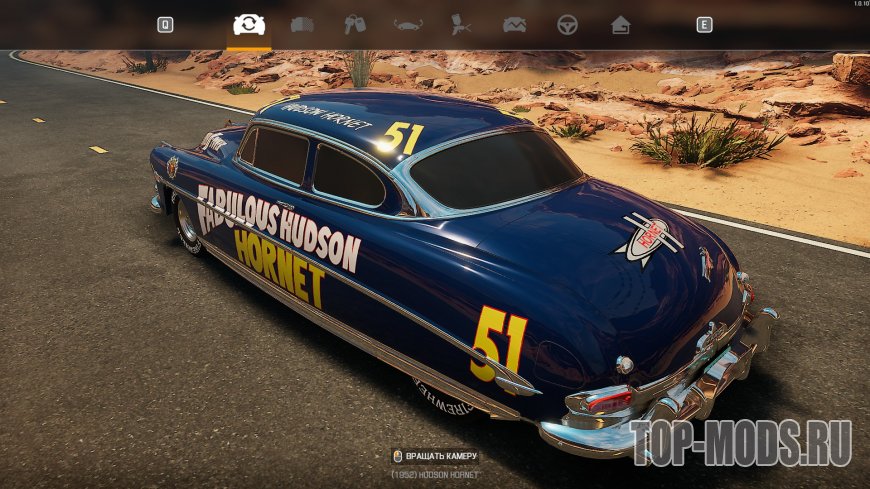Open the car body outline tab

click(x=408, y=25)
